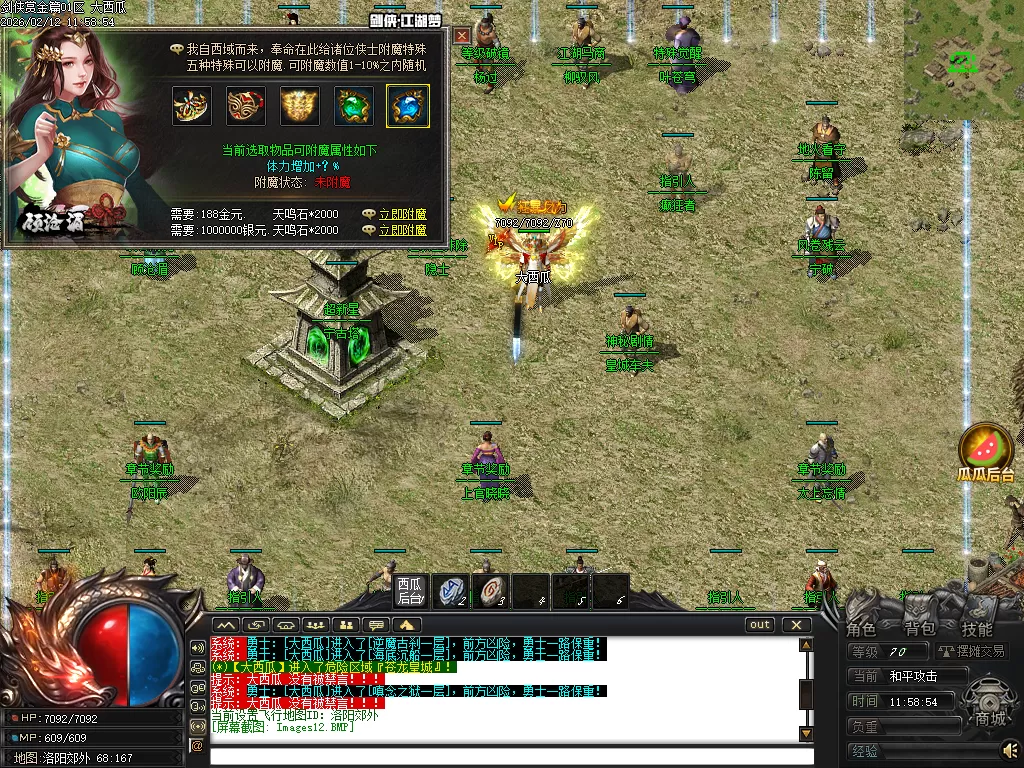Close the enchantment dialog window
Screen dimensions: 1024x768
[462, 35]
